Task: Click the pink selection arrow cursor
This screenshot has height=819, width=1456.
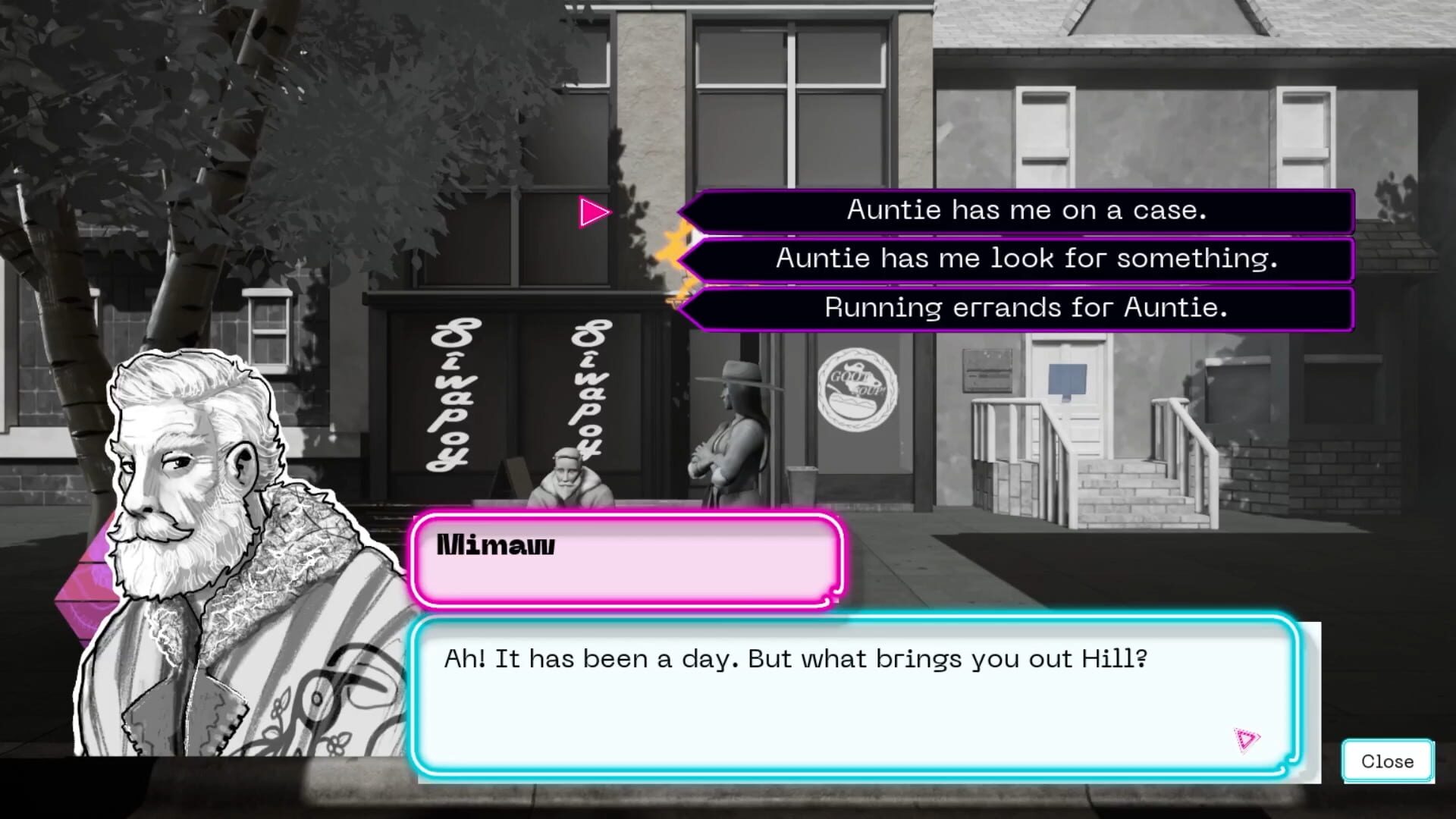Action: pyautogui.click(x=595, y=212)
